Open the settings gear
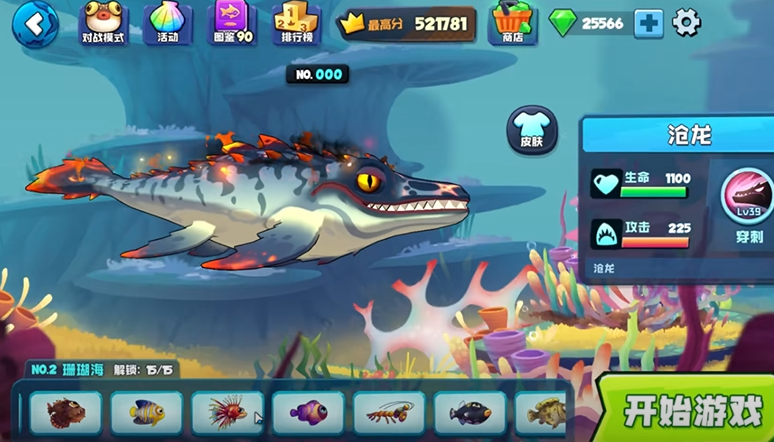Screen dimensions: 774x442 click(x=687, y=22)
